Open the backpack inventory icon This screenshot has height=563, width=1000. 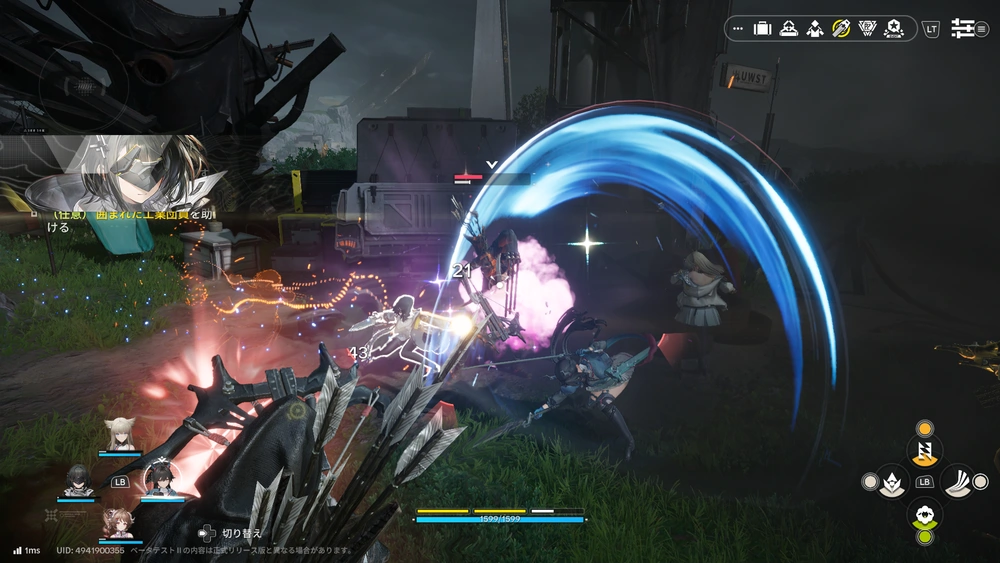point(762,29)
